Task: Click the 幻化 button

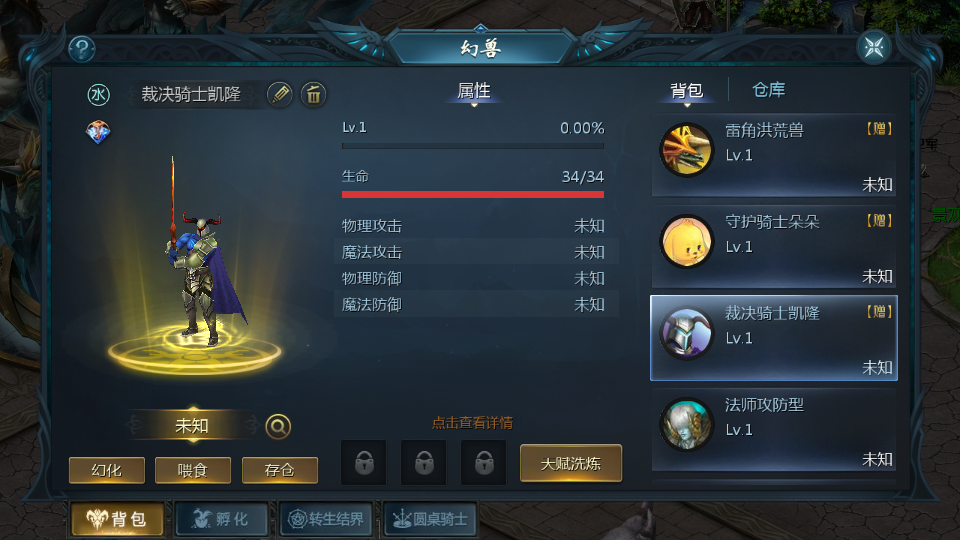Action: 106,470
